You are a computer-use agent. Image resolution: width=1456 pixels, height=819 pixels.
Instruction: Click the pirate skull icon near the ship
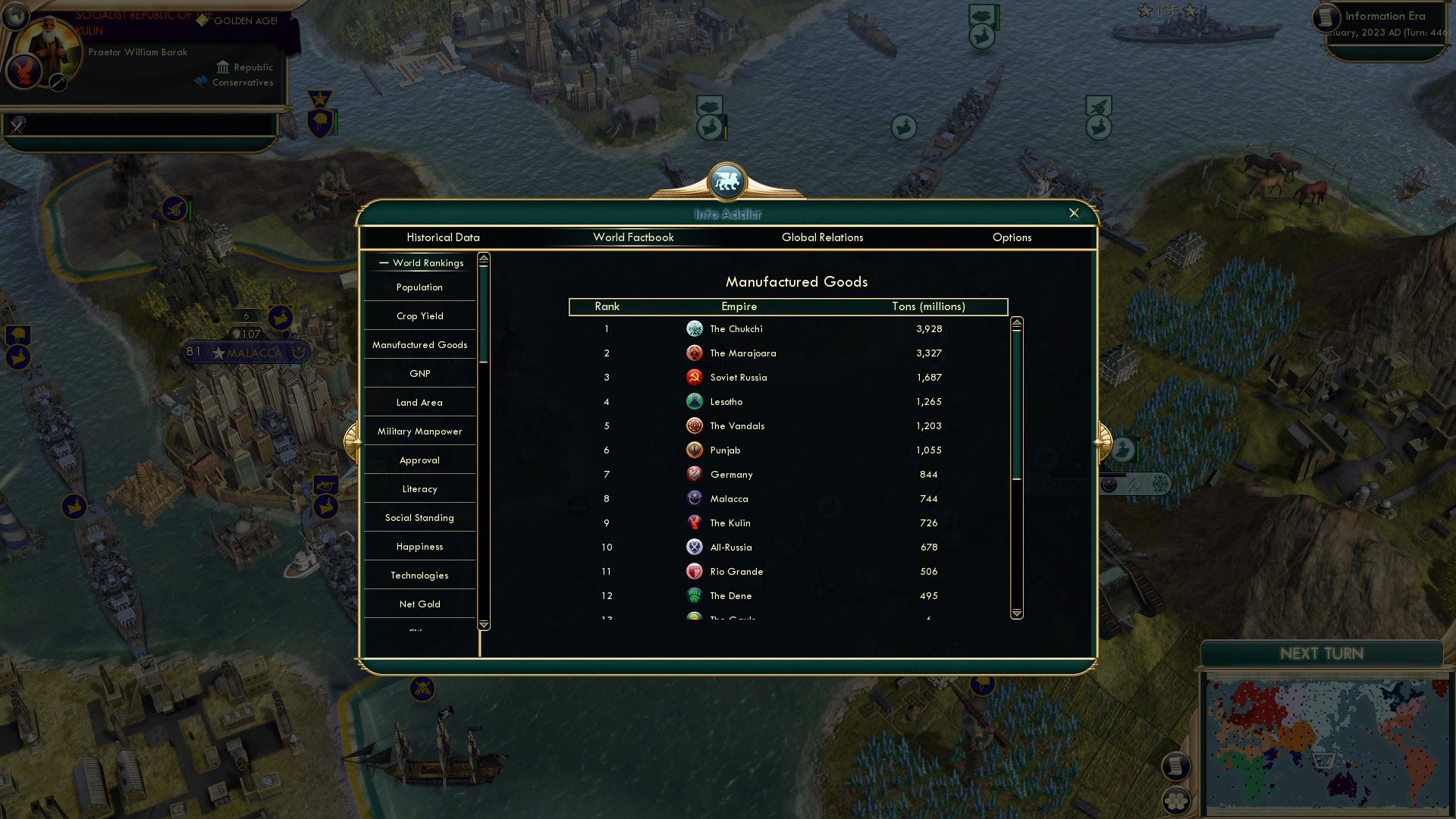pos(422,690)
